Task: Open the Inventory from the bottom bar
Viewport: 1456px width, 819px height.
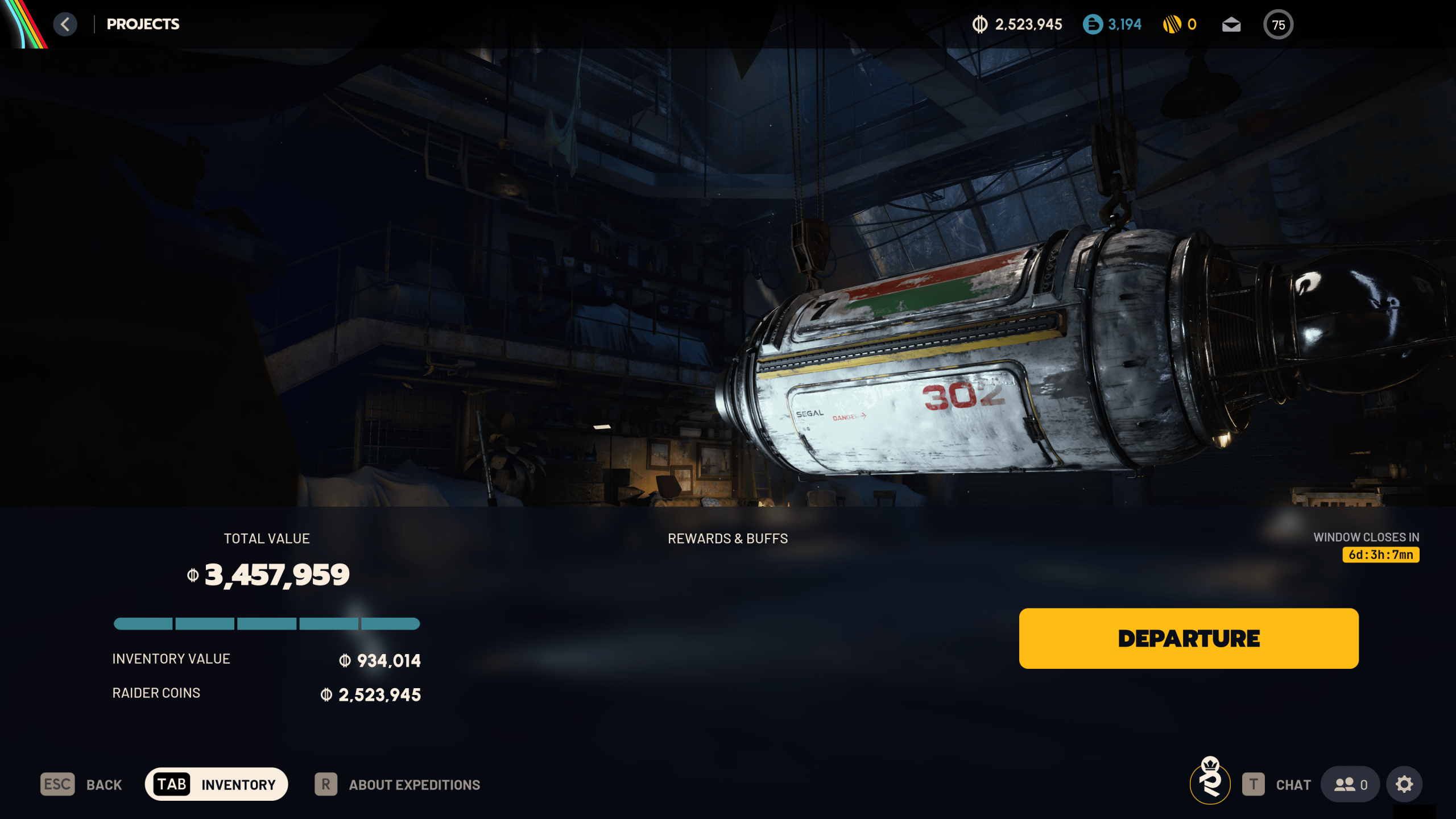Action: coord(216,784)
